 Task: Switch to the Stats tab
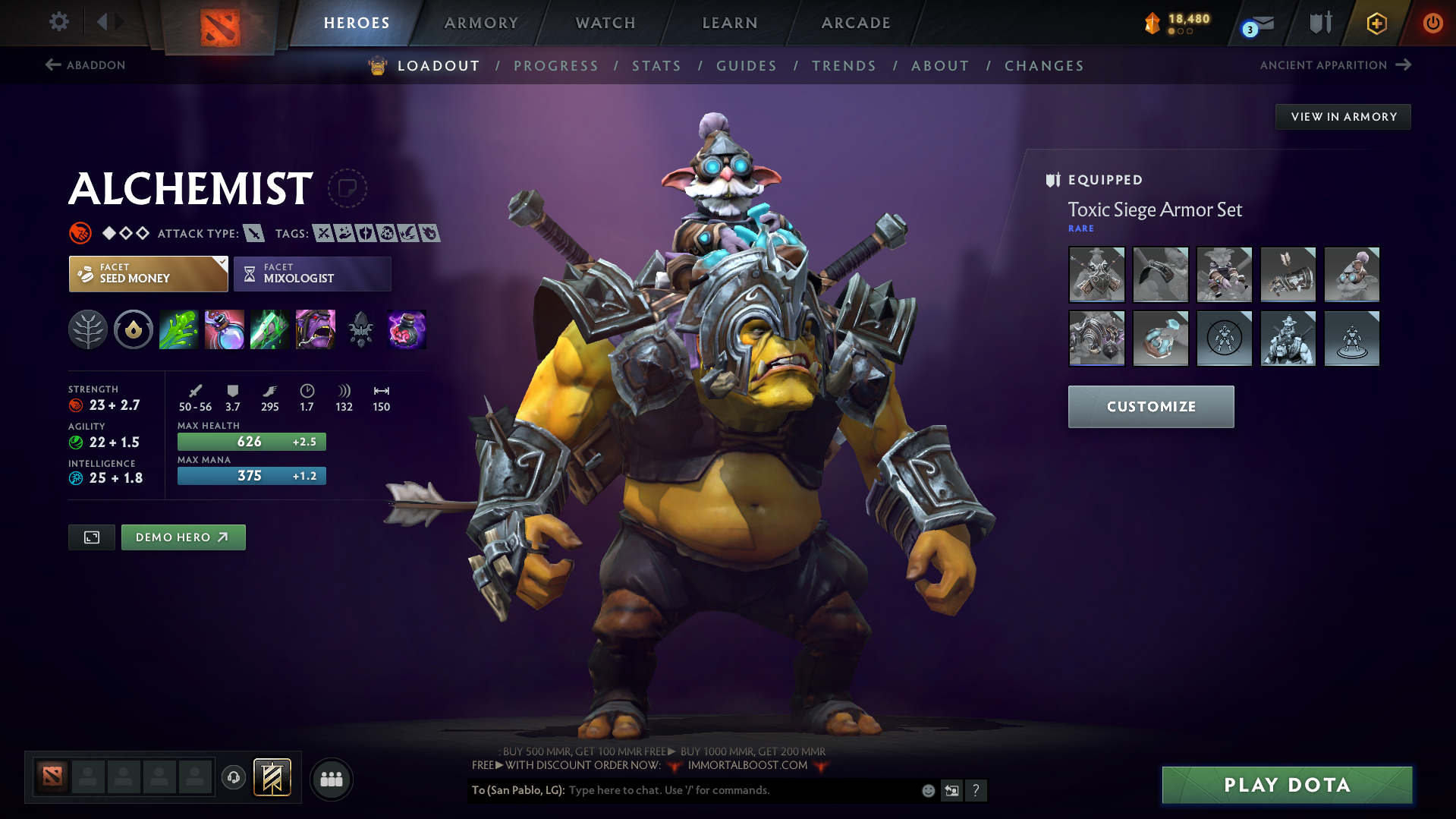(656, 65)
